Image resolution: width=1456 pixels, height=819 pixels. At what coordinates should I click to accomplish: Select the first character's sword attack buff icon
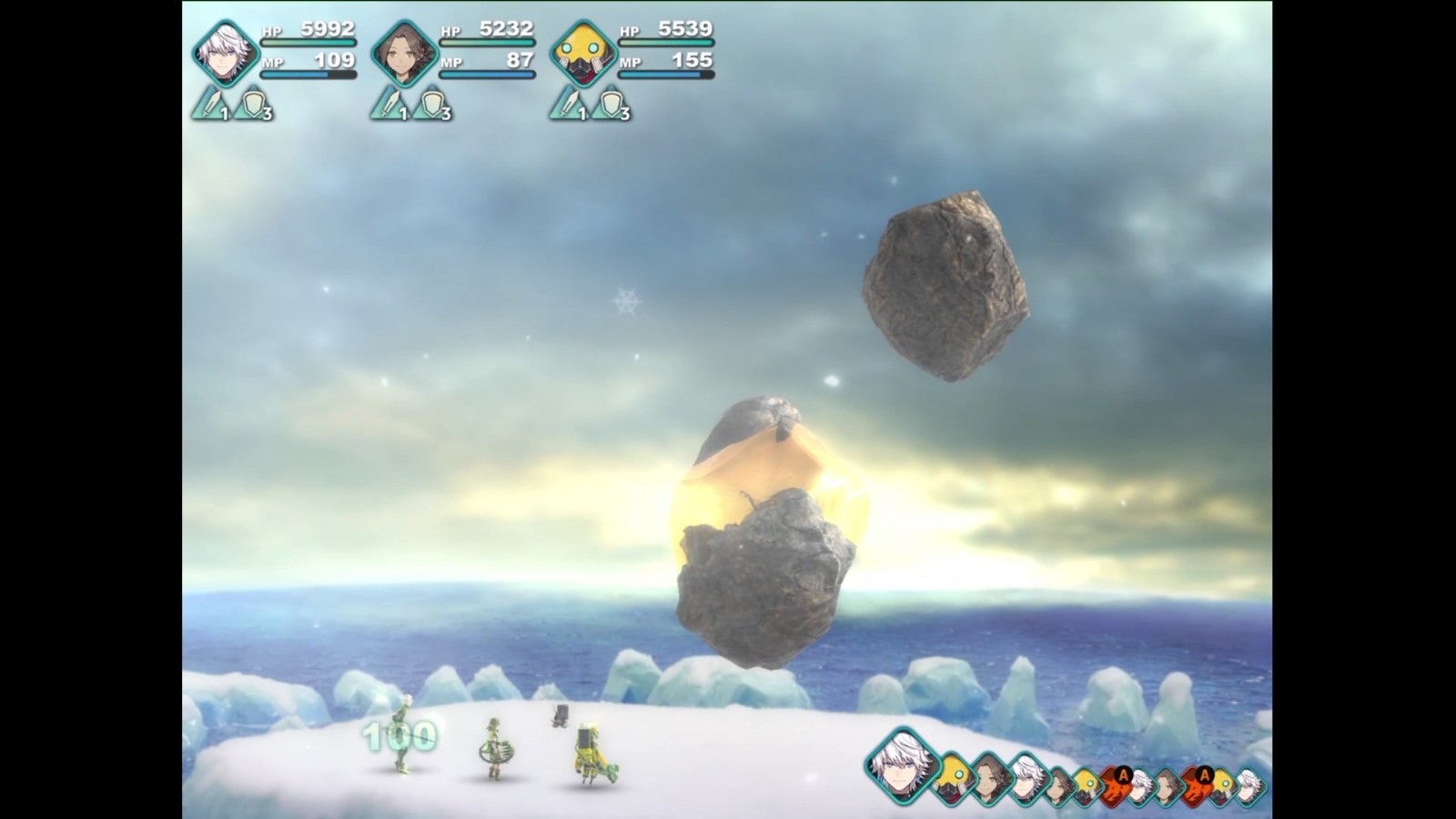[209, 105]
